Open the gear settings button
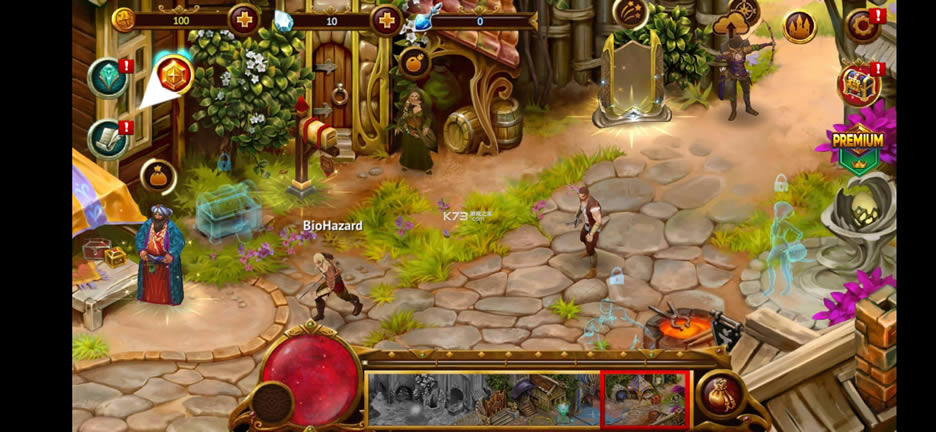936x432 pixels. (x=861, y=26)
